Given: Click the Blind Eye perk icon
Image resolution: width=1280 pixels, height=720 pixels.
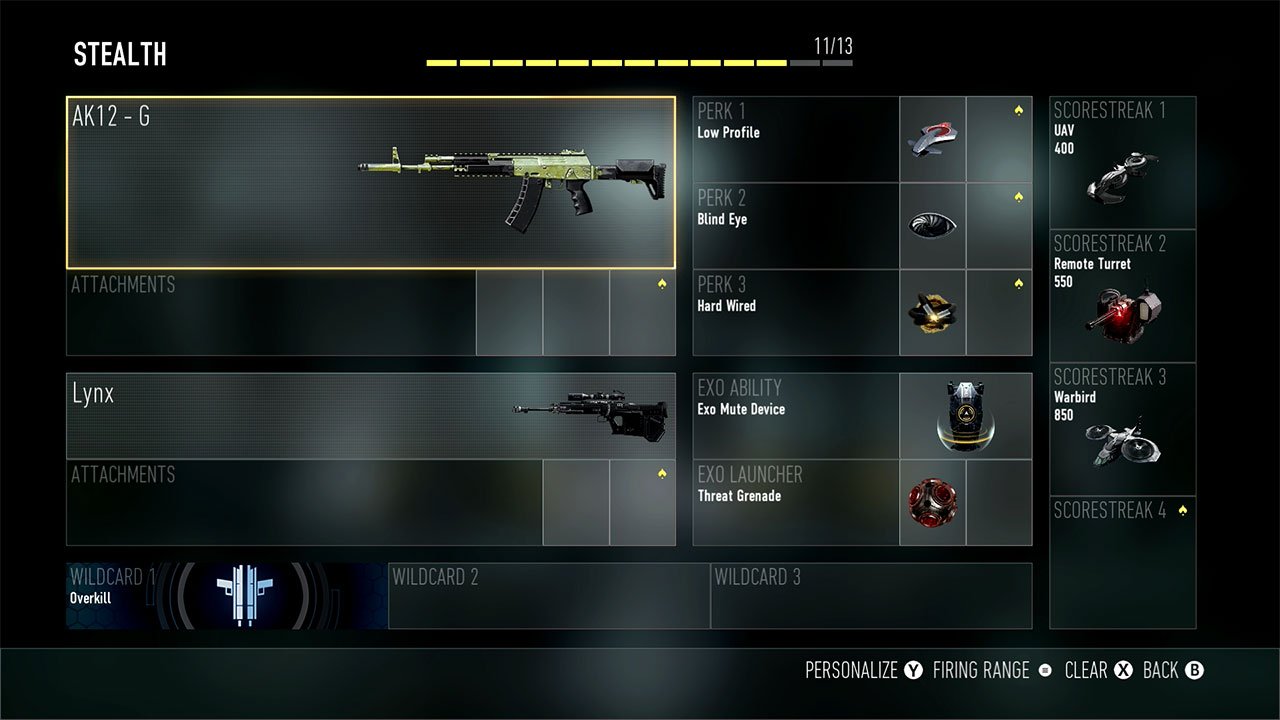Looking at the screenshot, I should pyautogui.click(x=932, y=224).
